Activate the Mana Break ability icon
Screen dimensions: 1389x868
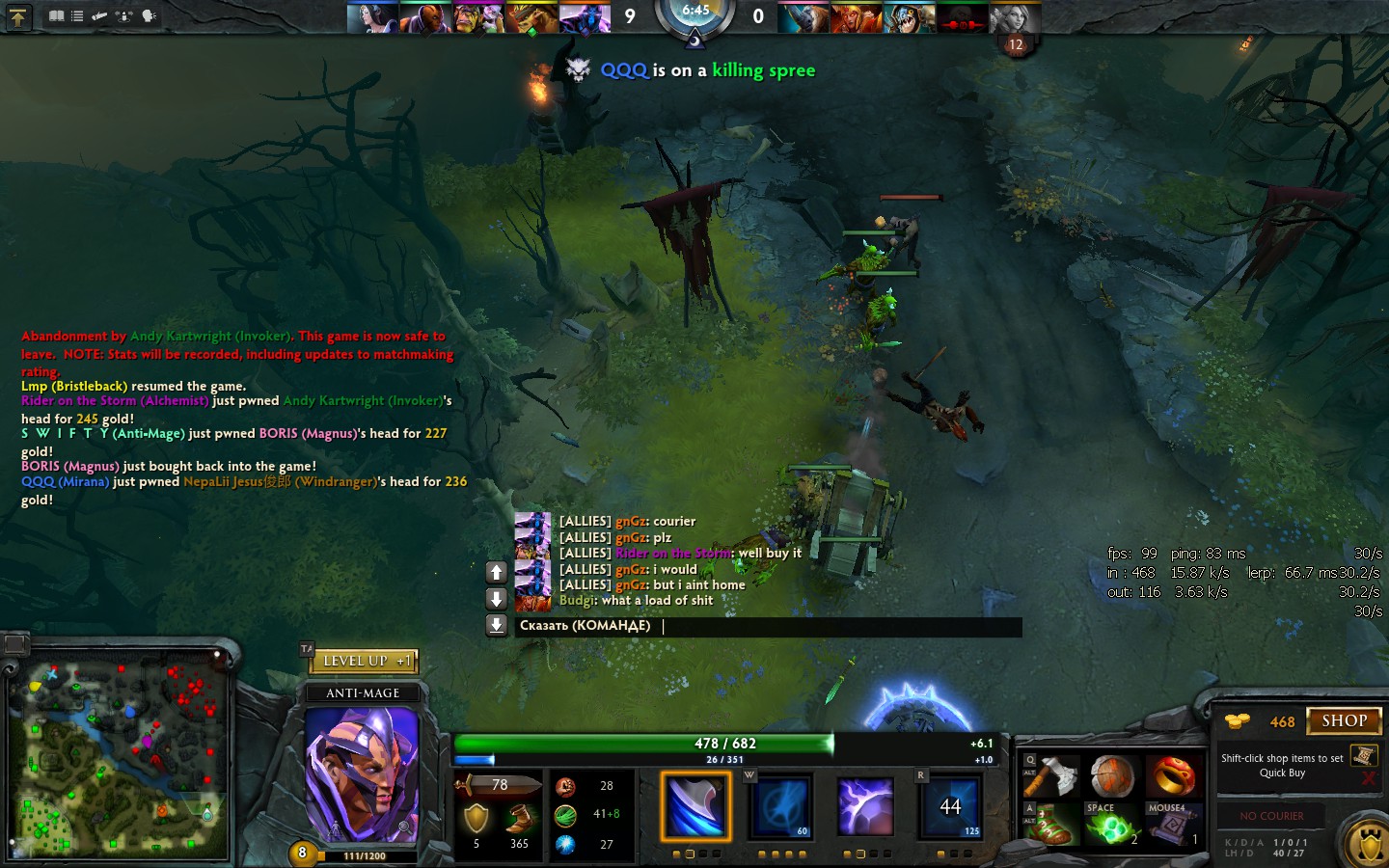[x=695, y=805]
